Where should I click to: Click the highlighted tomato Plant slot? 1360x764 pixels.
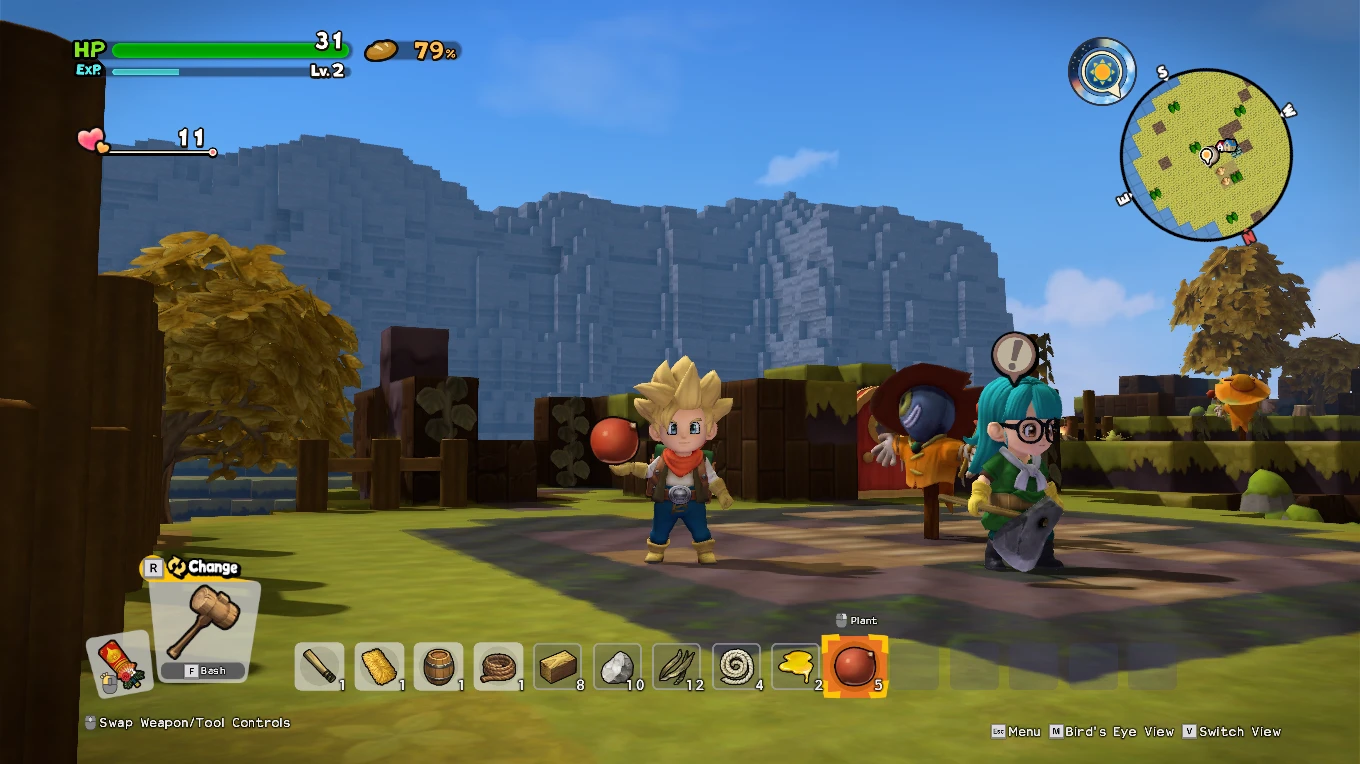pyautogui.click(x=856, y=665)
